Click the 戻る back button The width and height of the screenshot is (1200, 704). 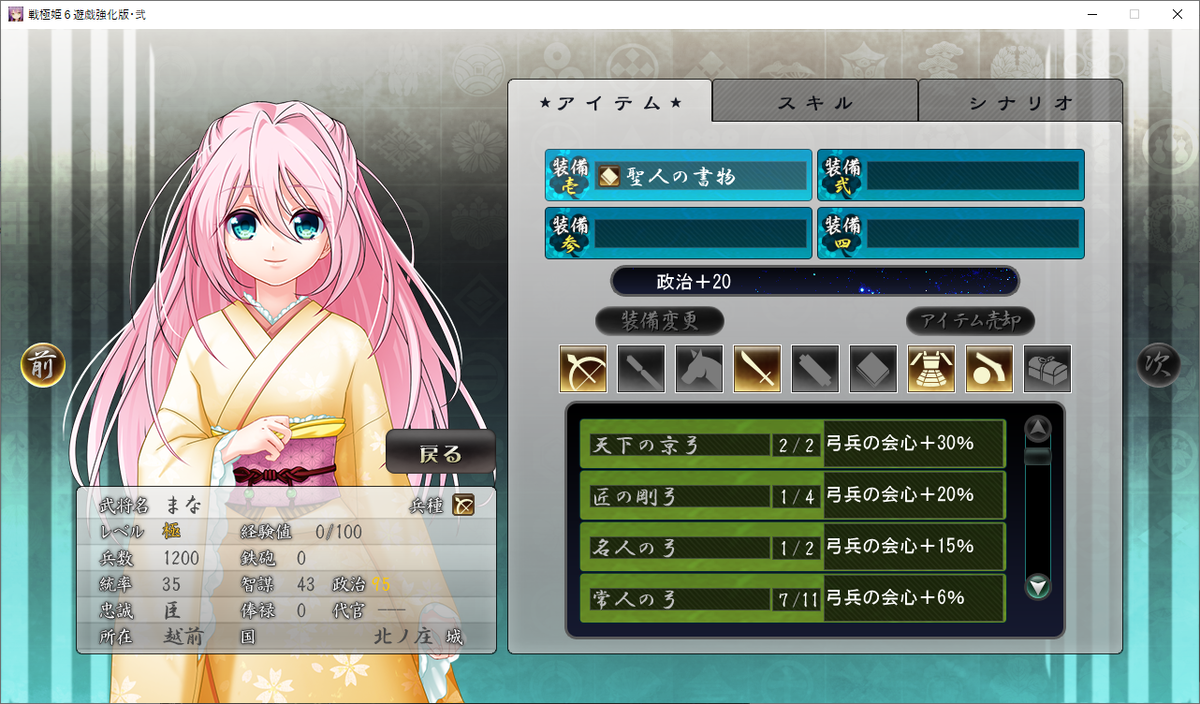click(x=440, y=454)
